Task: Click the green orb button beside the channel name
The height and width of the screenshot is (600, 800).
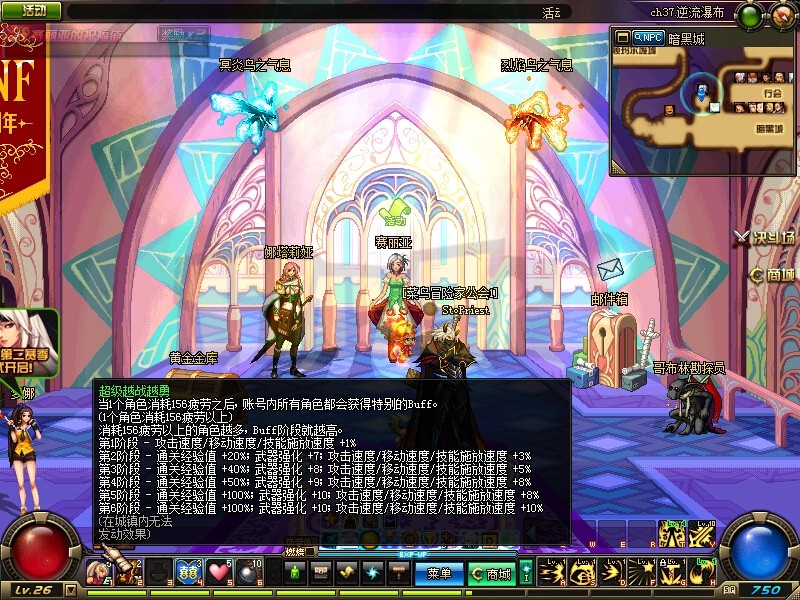Action: coord(749,15)
